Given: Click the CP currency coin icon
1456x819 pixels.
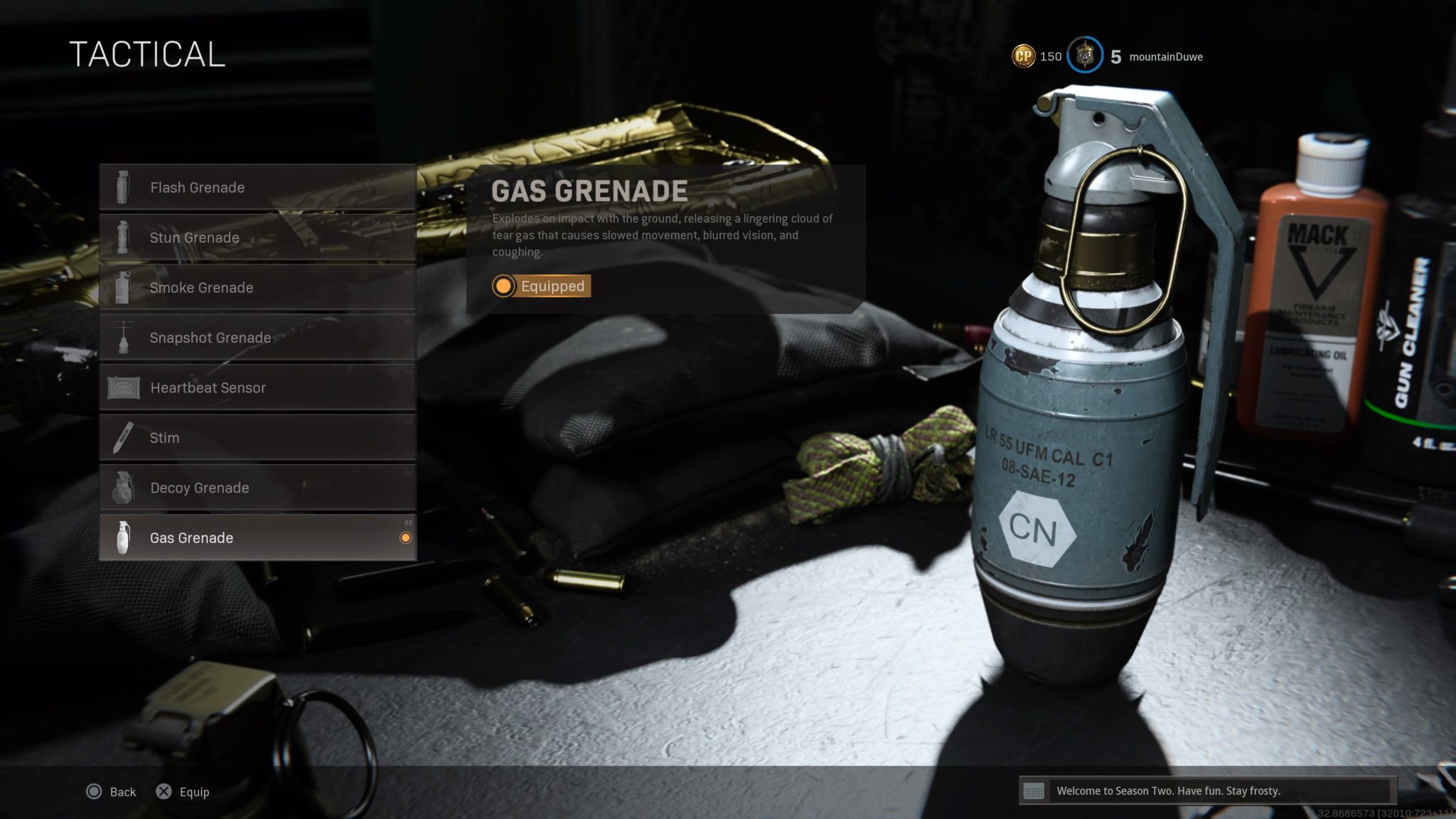Looking at the screenshot, I should [1022, 55].
